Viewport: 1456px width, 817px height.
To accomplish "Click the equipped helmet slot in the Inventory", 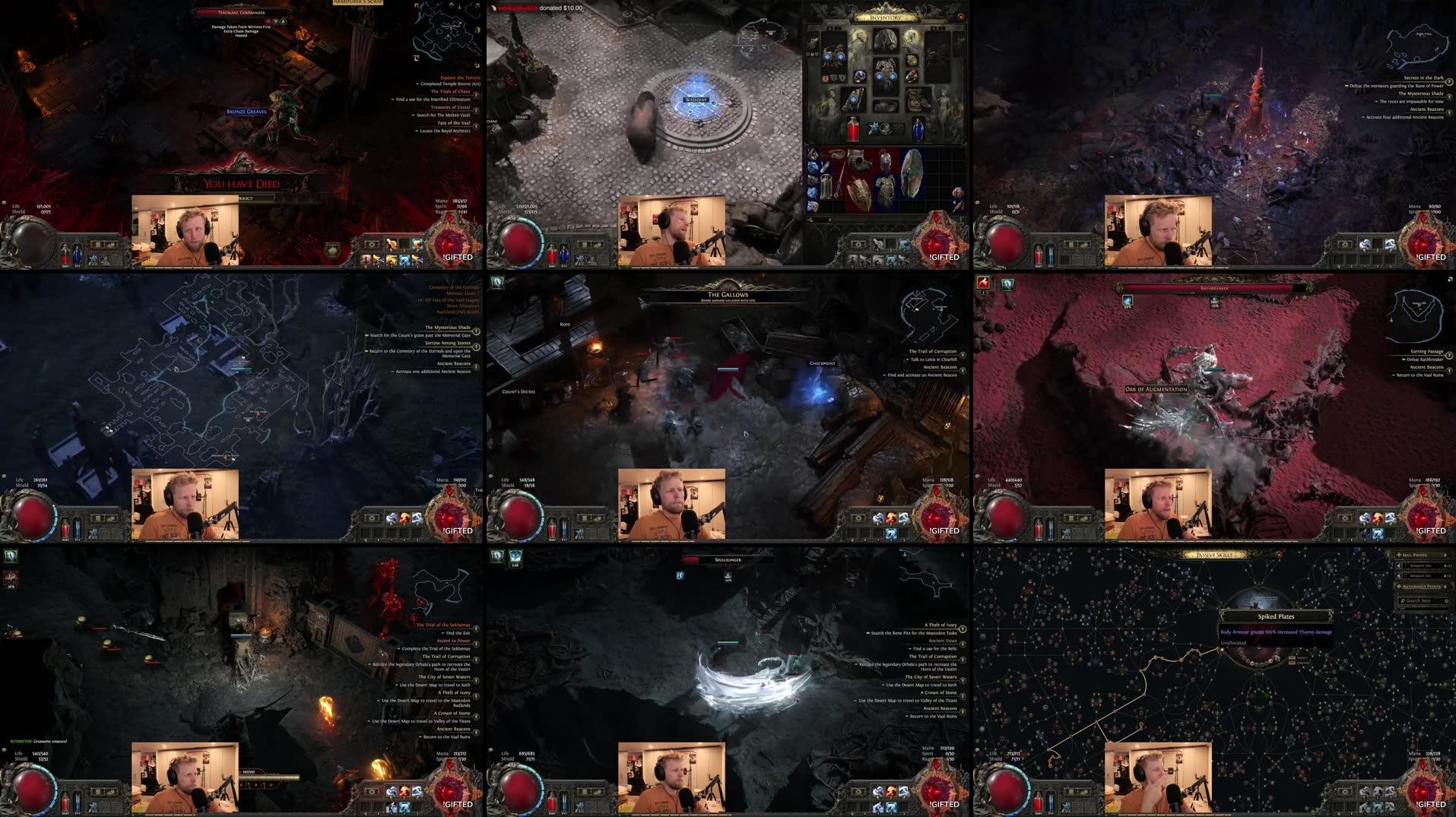I will click(885, 38).
